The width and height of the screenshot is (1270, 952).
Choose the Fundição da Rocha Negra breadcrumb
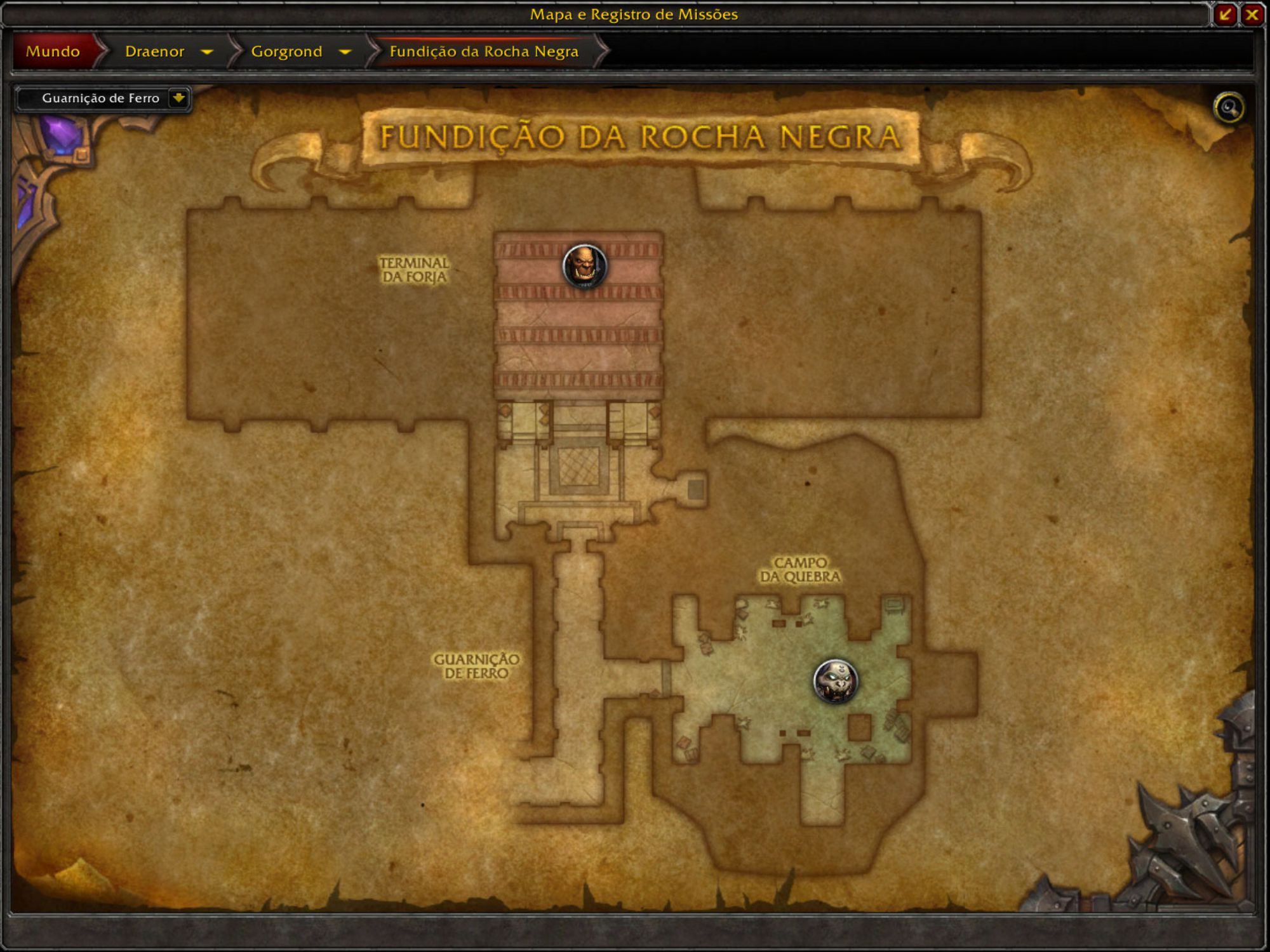click(484, 51)
